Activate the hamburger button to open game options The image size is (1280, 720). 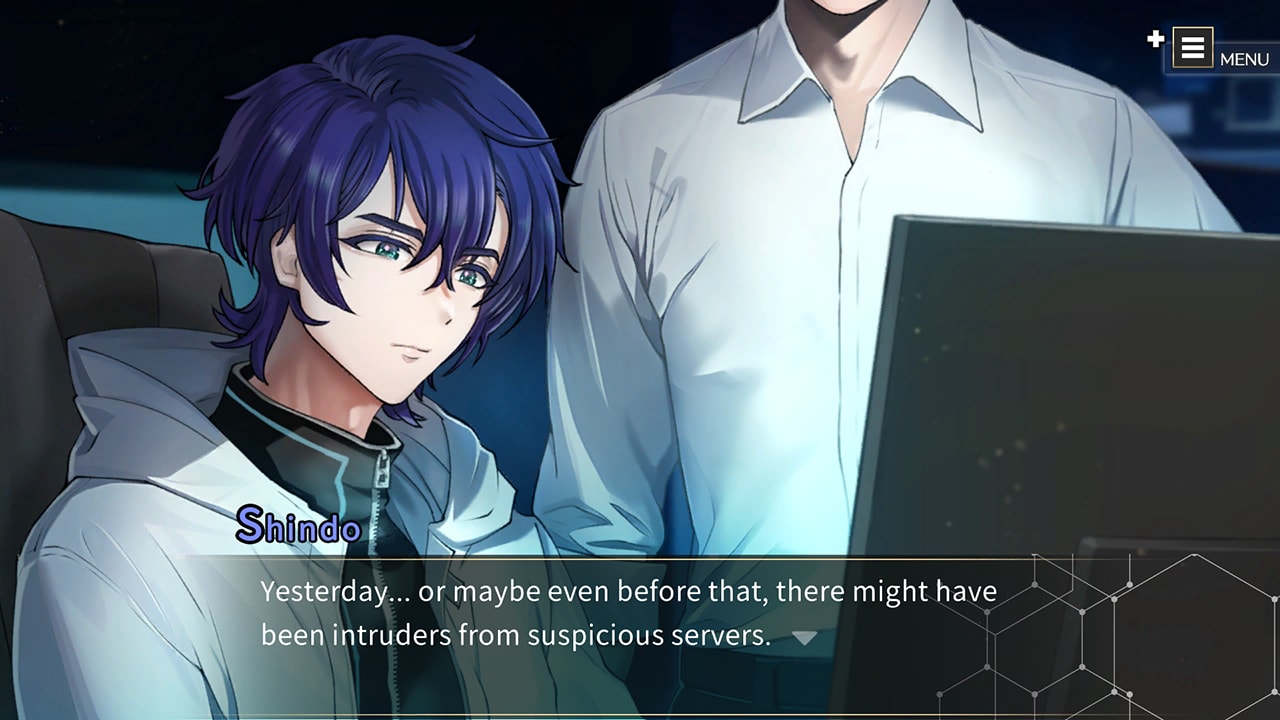click(1193, 48)
